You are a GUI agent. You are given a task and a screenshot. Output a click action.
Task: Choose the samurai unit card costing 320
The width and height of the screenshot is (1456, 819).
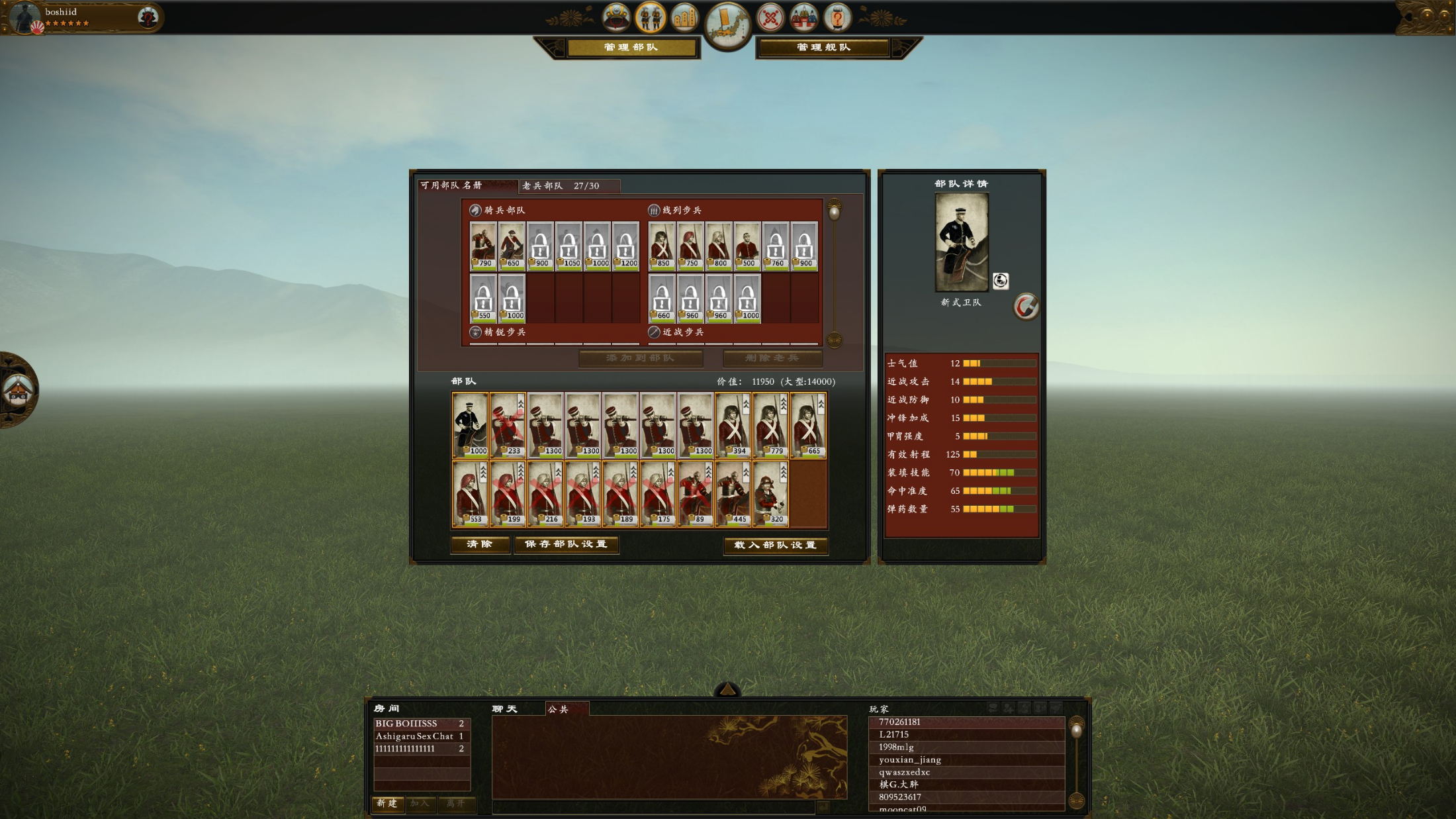[771, 493]
